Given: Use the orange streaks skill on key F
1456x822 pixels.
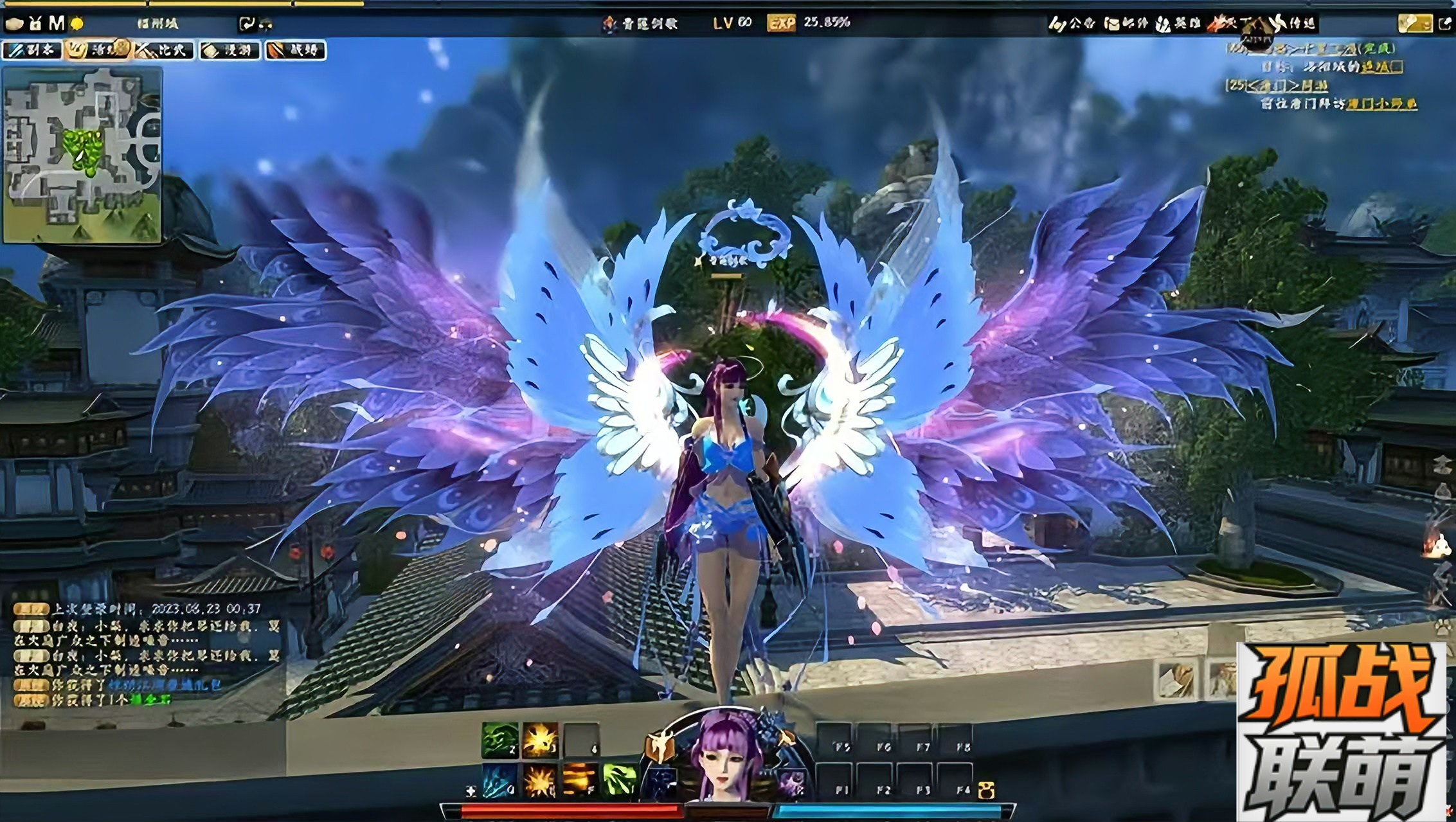Looking at the screenshot, I should (580, 781).
